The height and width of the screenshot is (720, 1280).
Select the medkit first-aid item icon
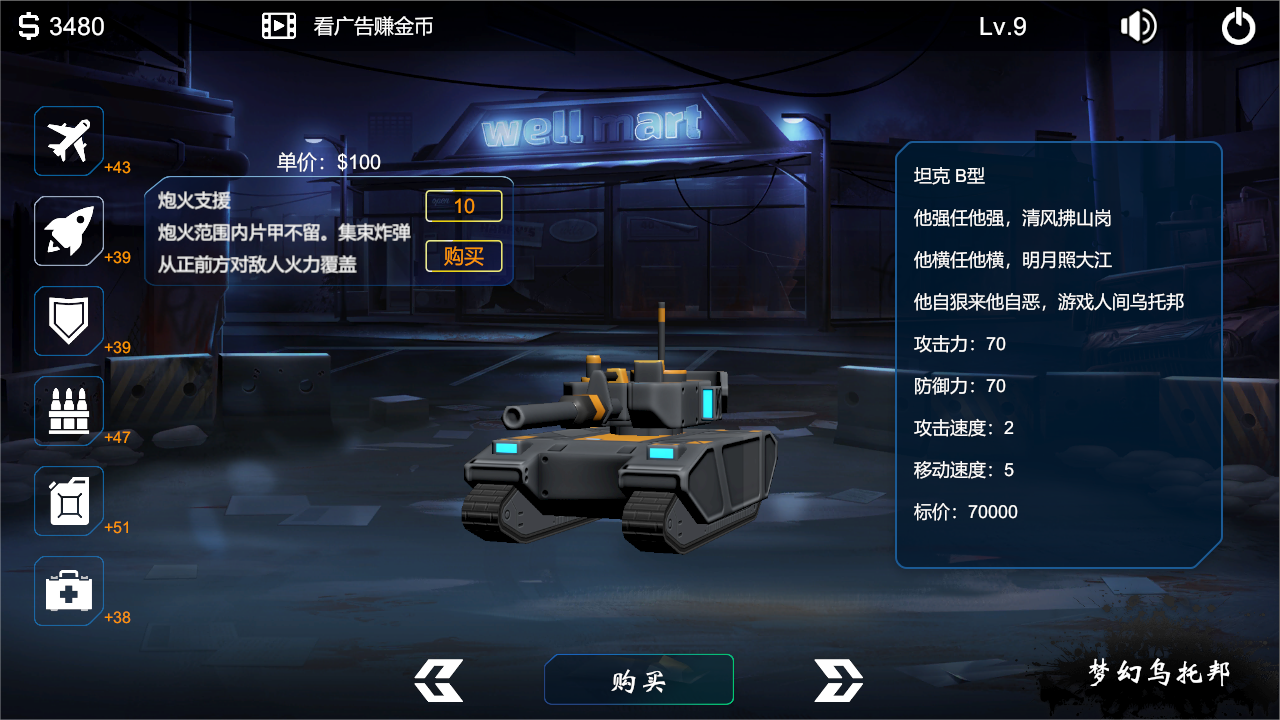pyautogui.click(x=68, y=590)
